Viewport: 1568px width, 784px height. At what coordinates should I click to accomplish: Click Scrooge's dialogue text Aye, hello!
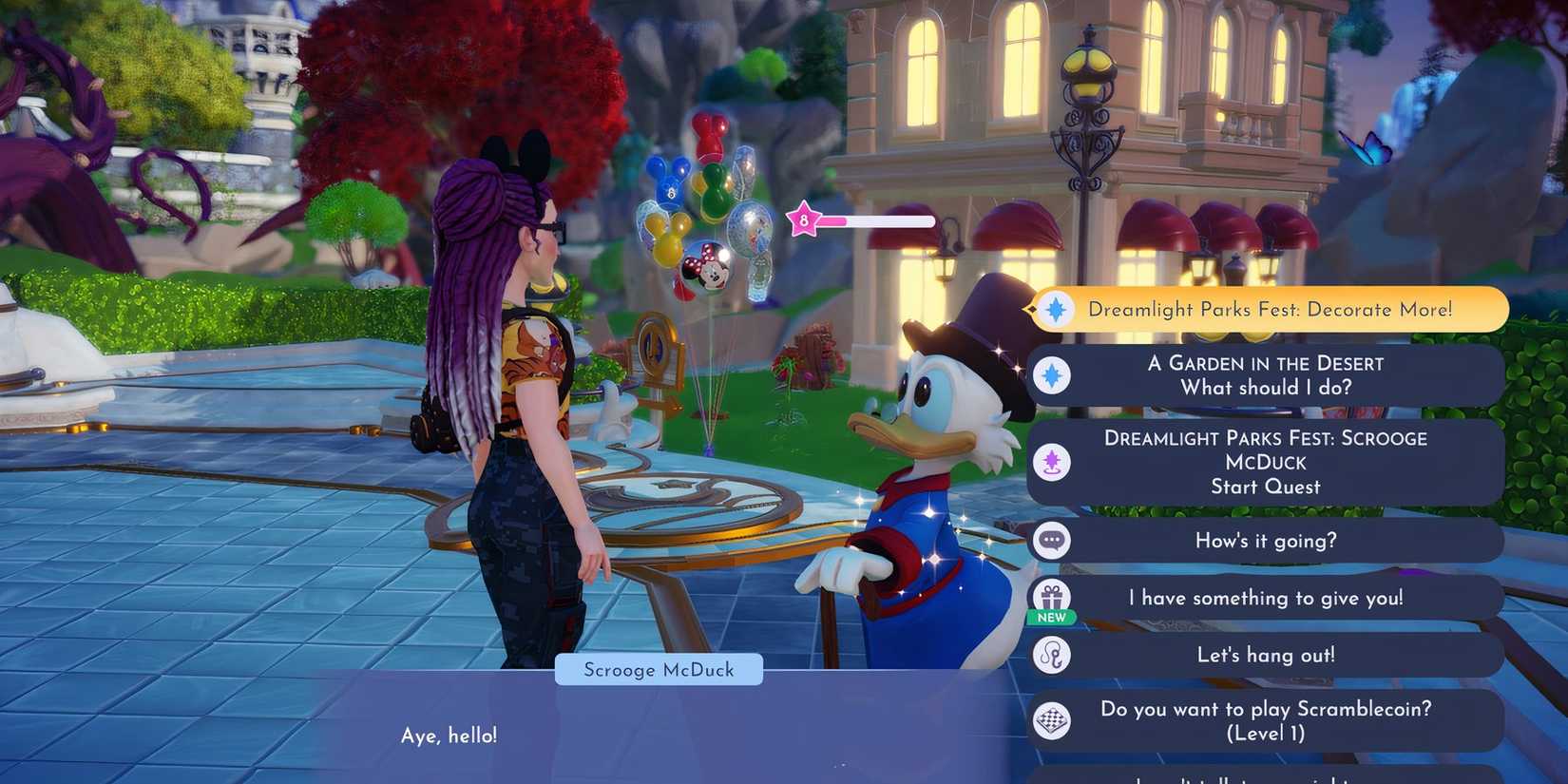(449, 734)
